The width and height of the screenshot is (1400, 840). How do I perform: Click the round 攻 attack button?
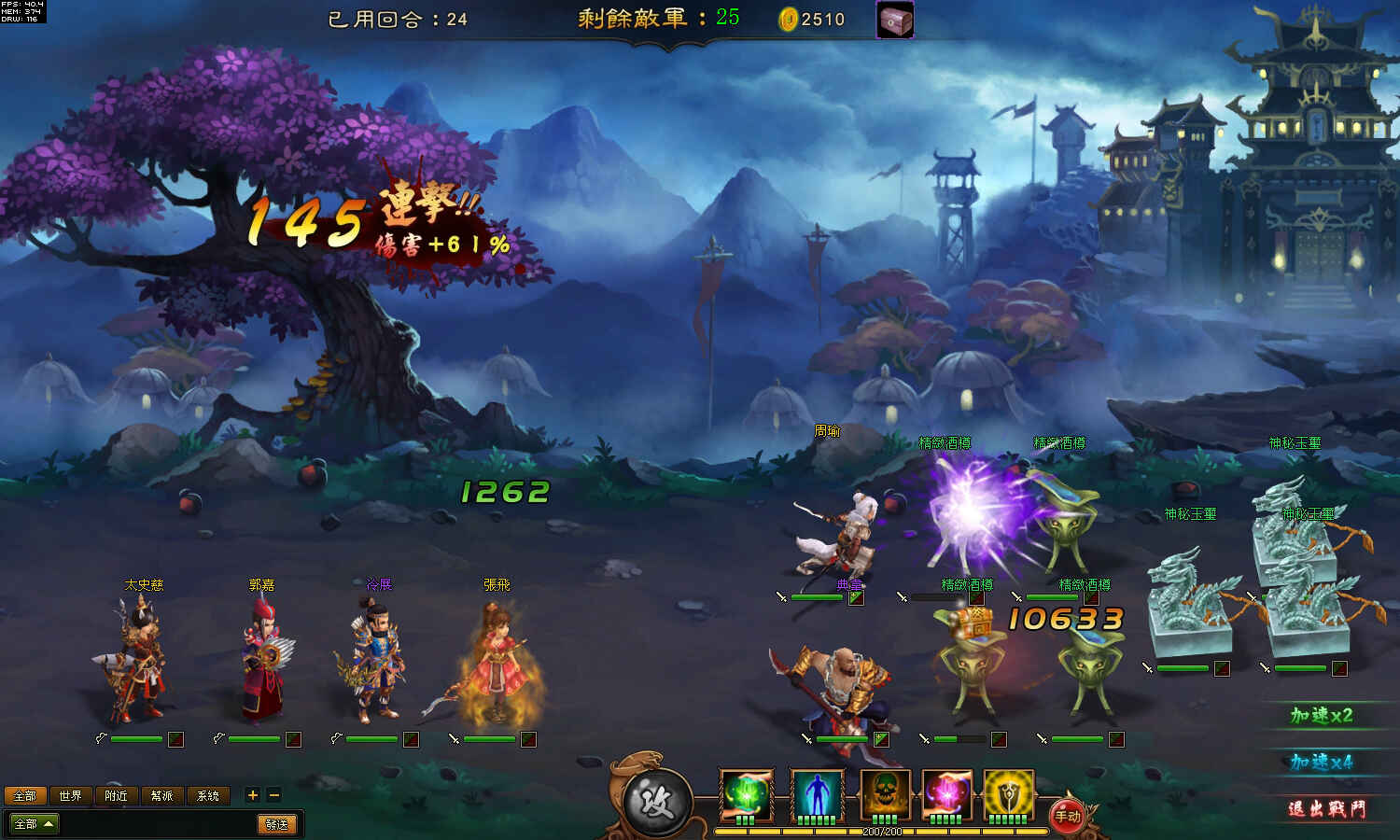coord(658,802)
